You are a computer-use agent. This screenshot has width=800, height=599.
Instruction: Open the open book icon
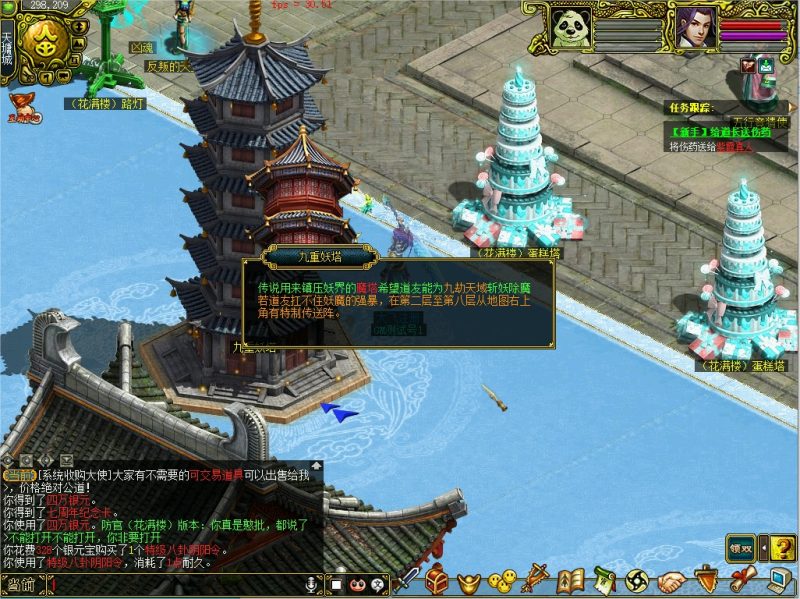point(571,580)
